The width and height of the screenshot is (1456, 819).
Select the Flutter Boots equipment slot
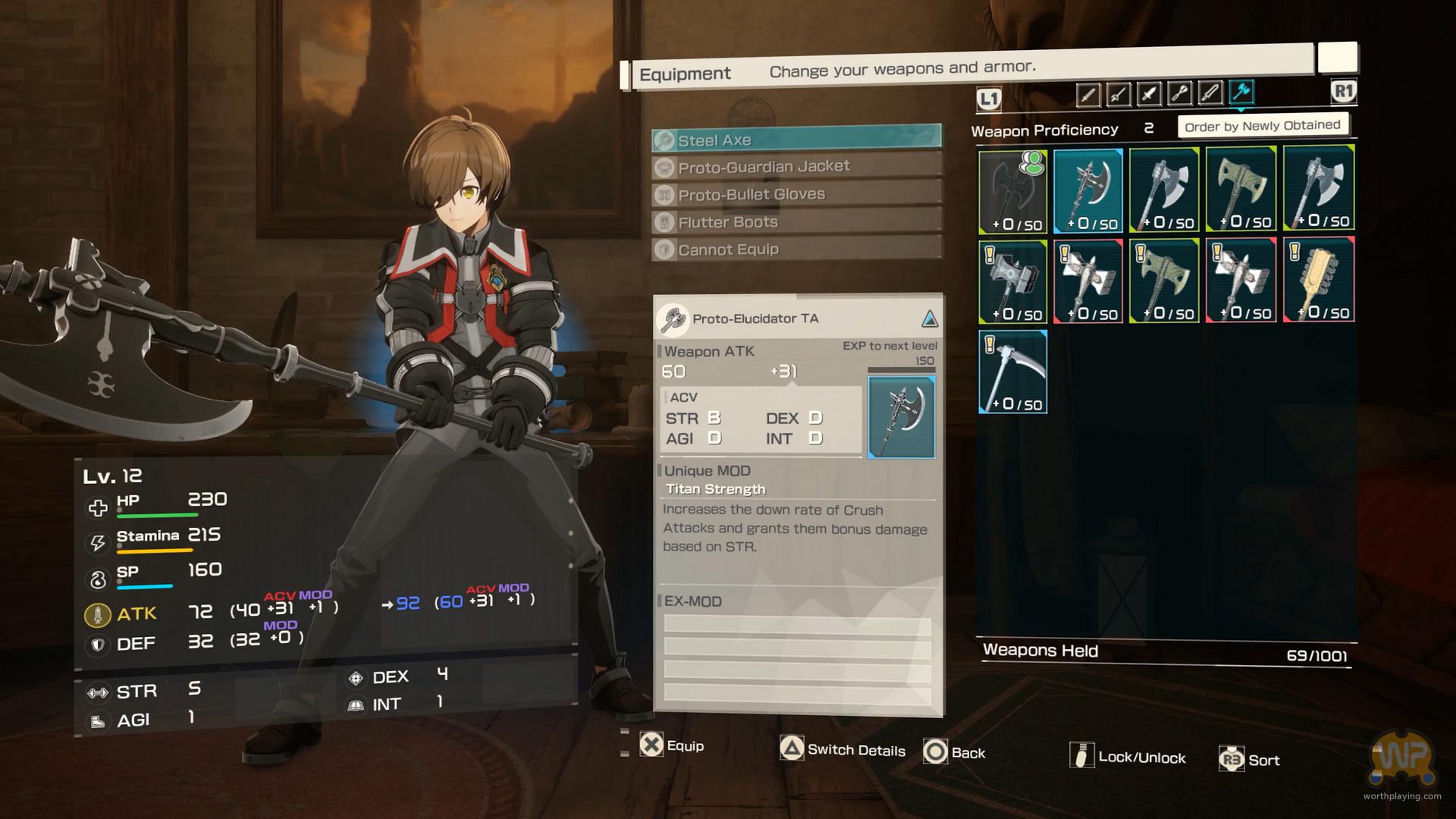click(x=796, y=222)
